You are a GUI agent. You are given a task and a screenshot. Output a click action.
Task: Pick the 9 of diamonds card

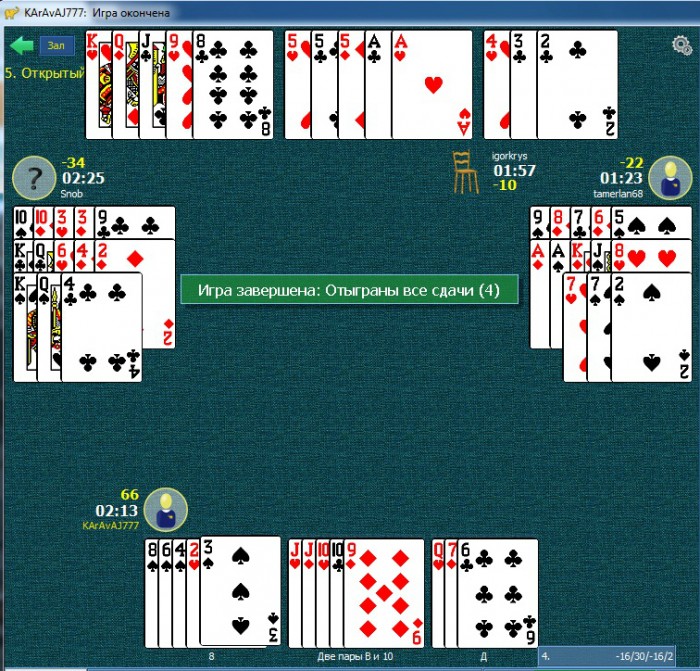click(x=383, y=592)
